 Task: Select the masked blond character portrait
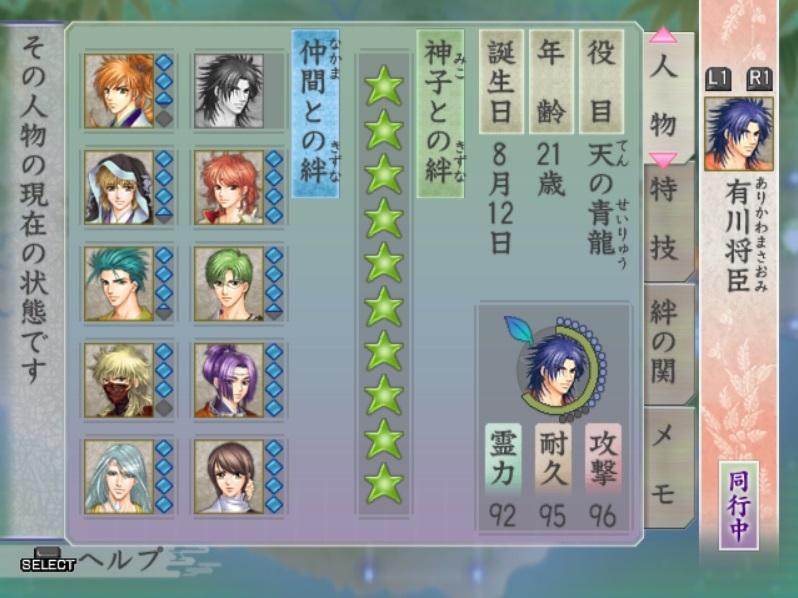119,379
